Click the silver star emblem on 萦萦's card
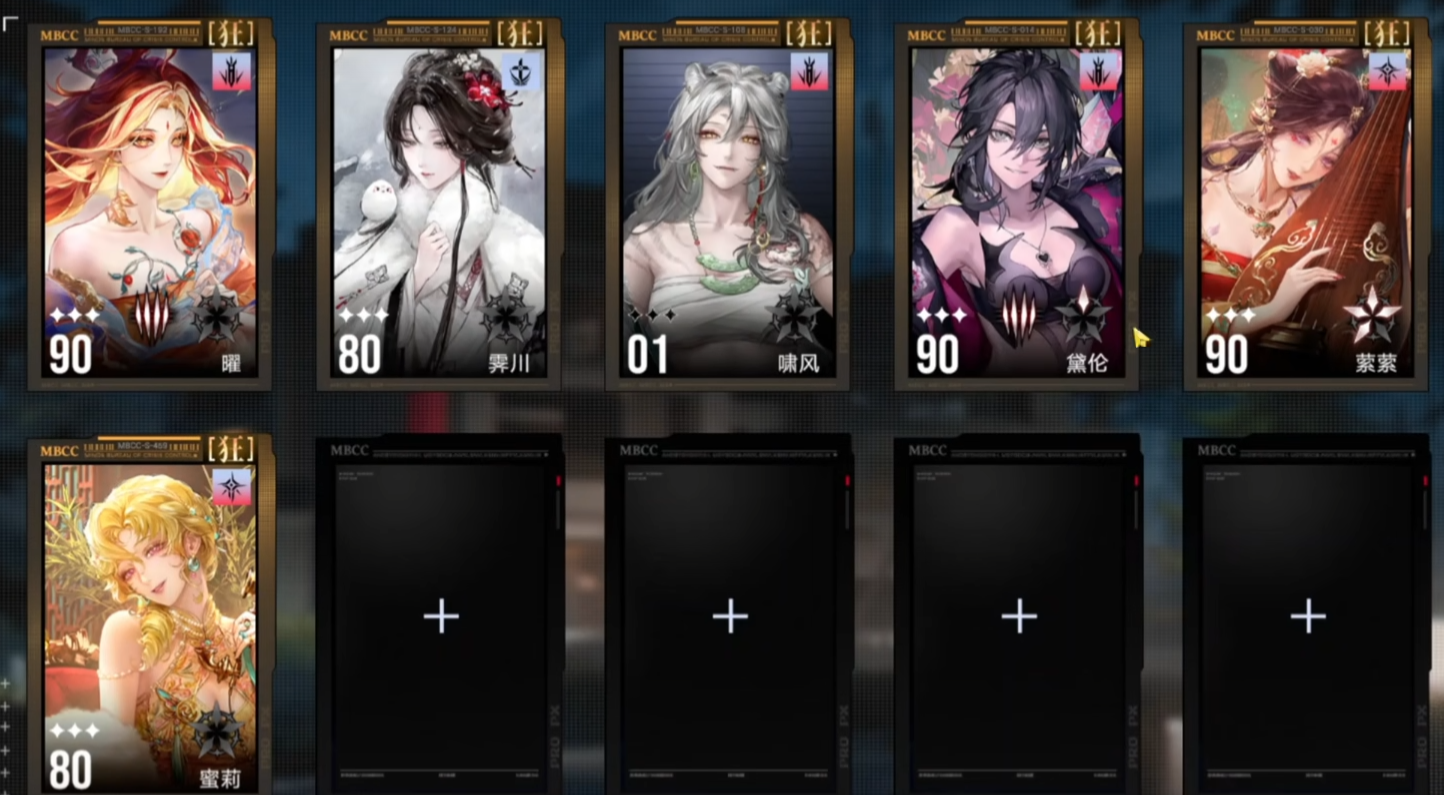 click(x=1380, y=320)
